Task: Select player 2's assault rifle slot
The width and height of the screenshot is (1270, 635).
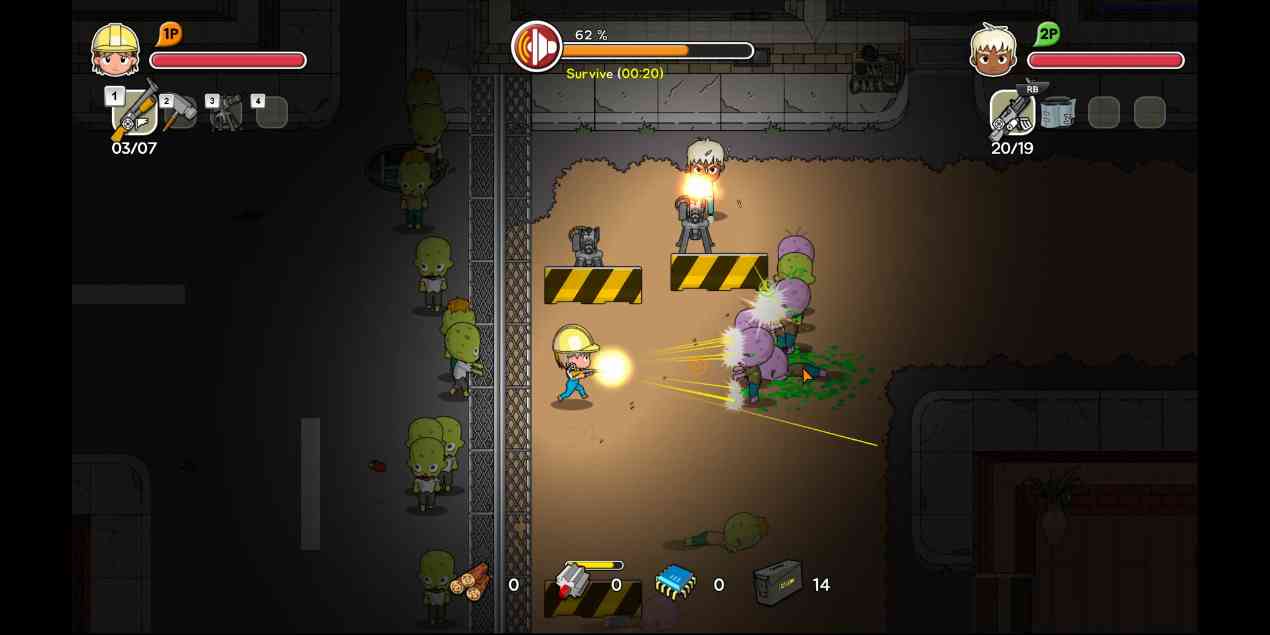Action: coord(1011,113)
